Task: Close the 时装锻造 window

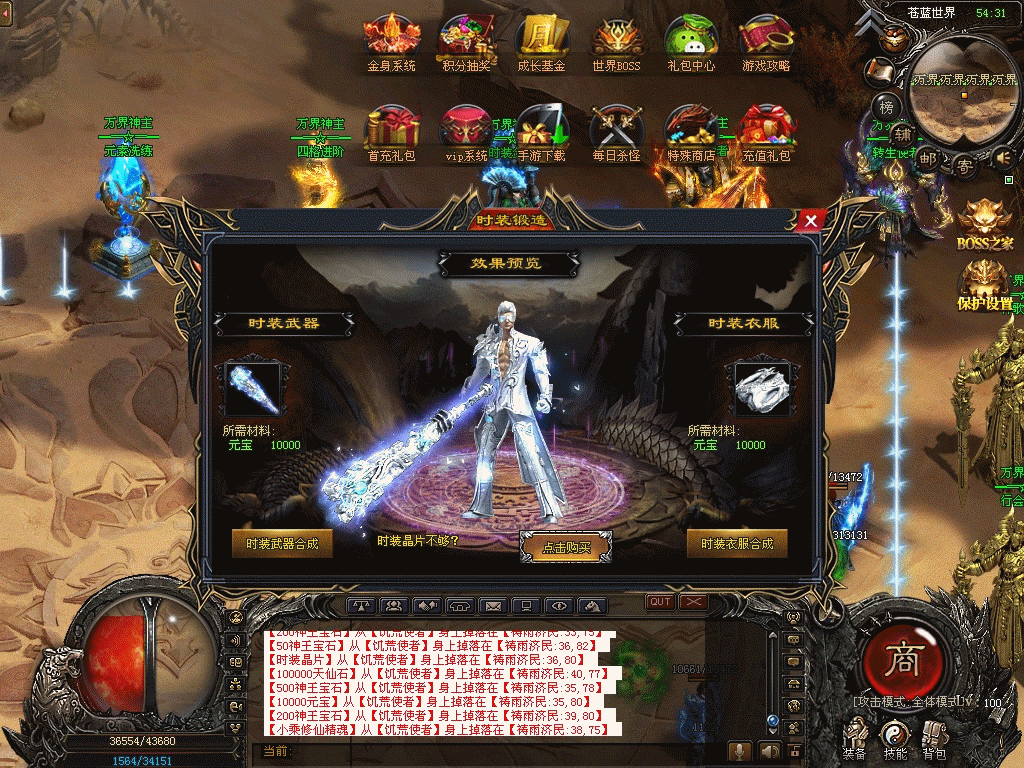Action: [811, 220]
